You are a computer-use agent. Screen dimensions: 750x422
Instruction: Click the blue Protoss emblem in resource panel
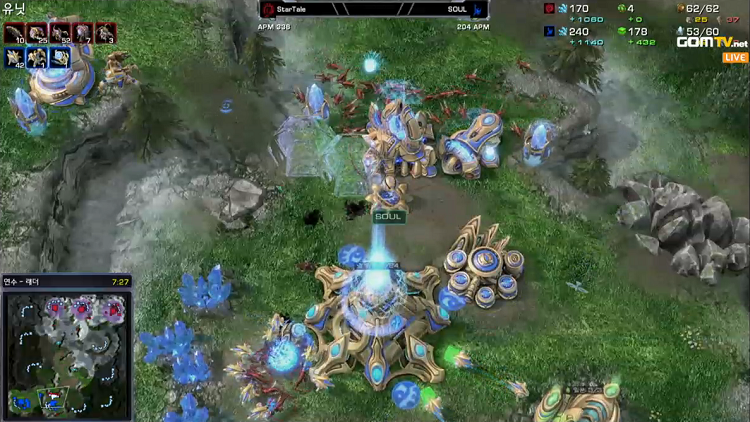point(549,32)
